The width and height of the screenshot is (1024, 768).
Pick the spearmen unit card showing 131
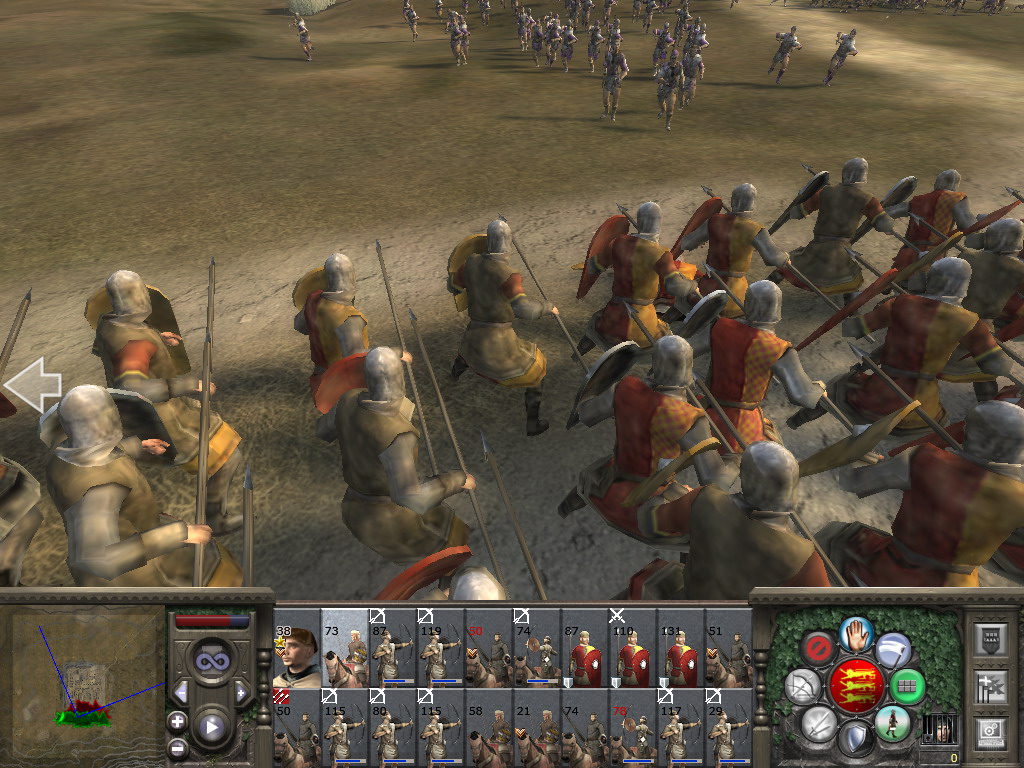pos(680,647)
